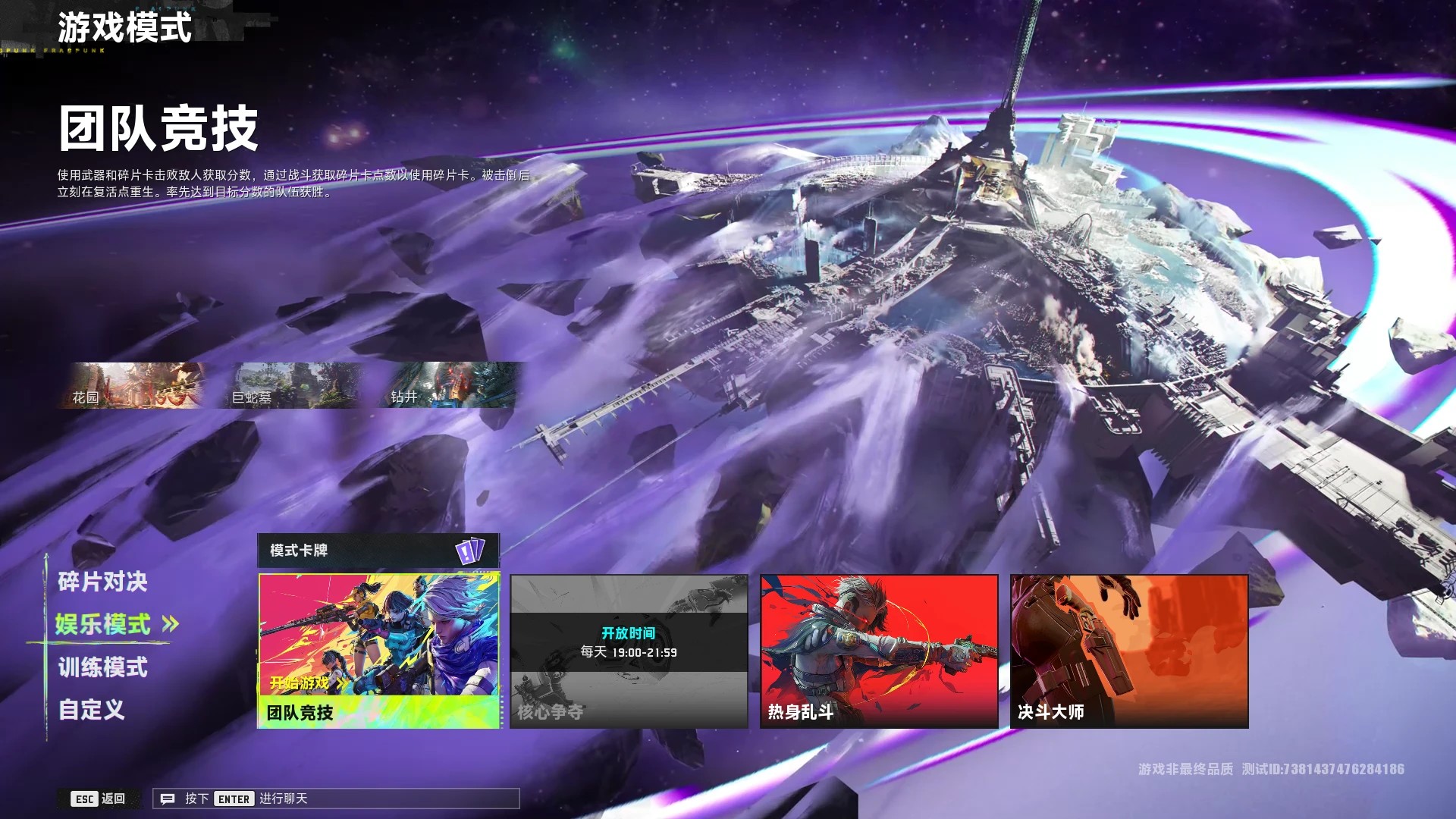Choose the 自定义 category

92,710
